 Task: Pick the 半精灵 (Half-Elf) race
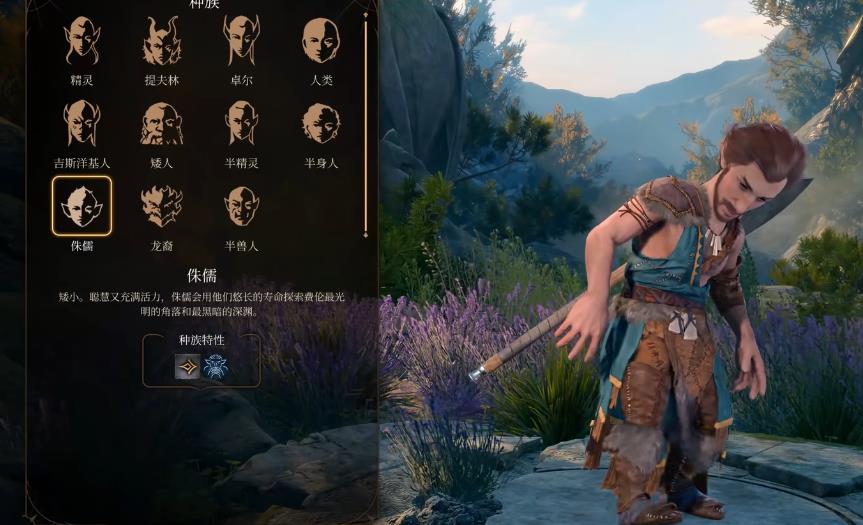tap(241, 123)
